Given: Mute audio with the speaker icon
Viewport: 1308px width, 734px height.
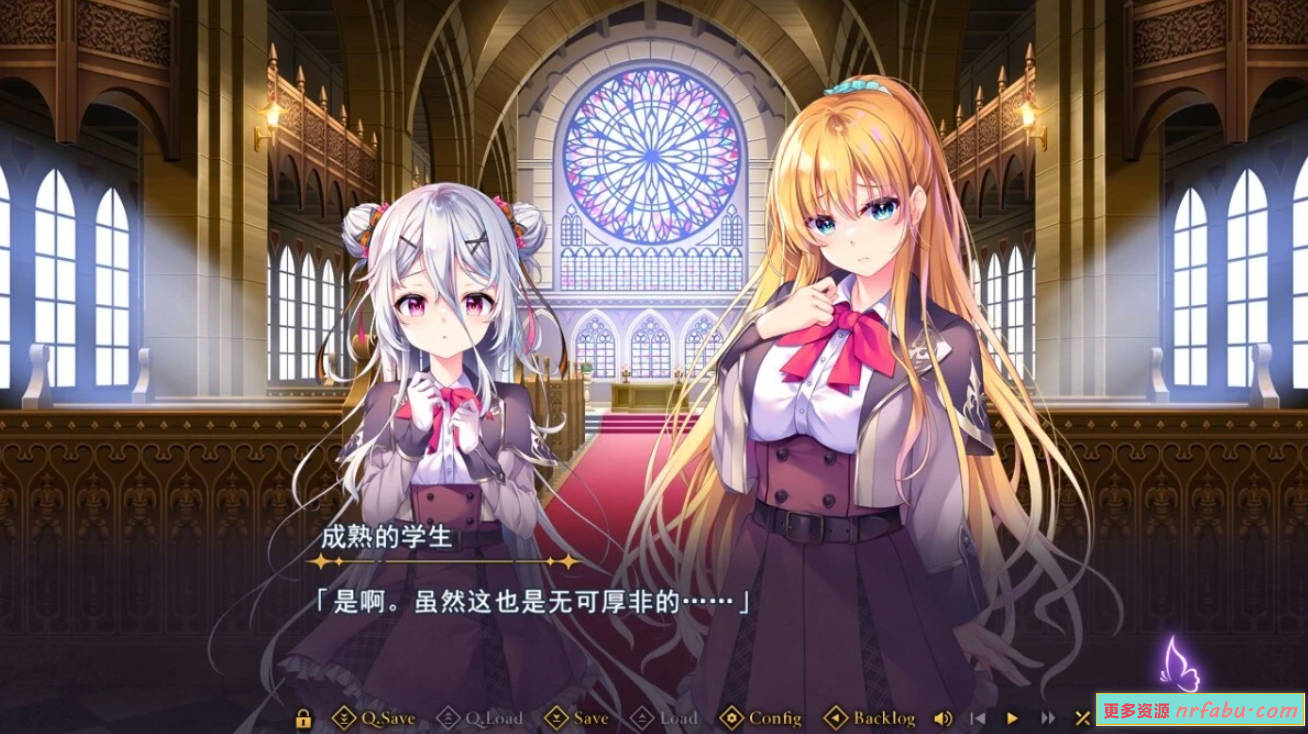Looking at the screenshot, I should (942, 717).
